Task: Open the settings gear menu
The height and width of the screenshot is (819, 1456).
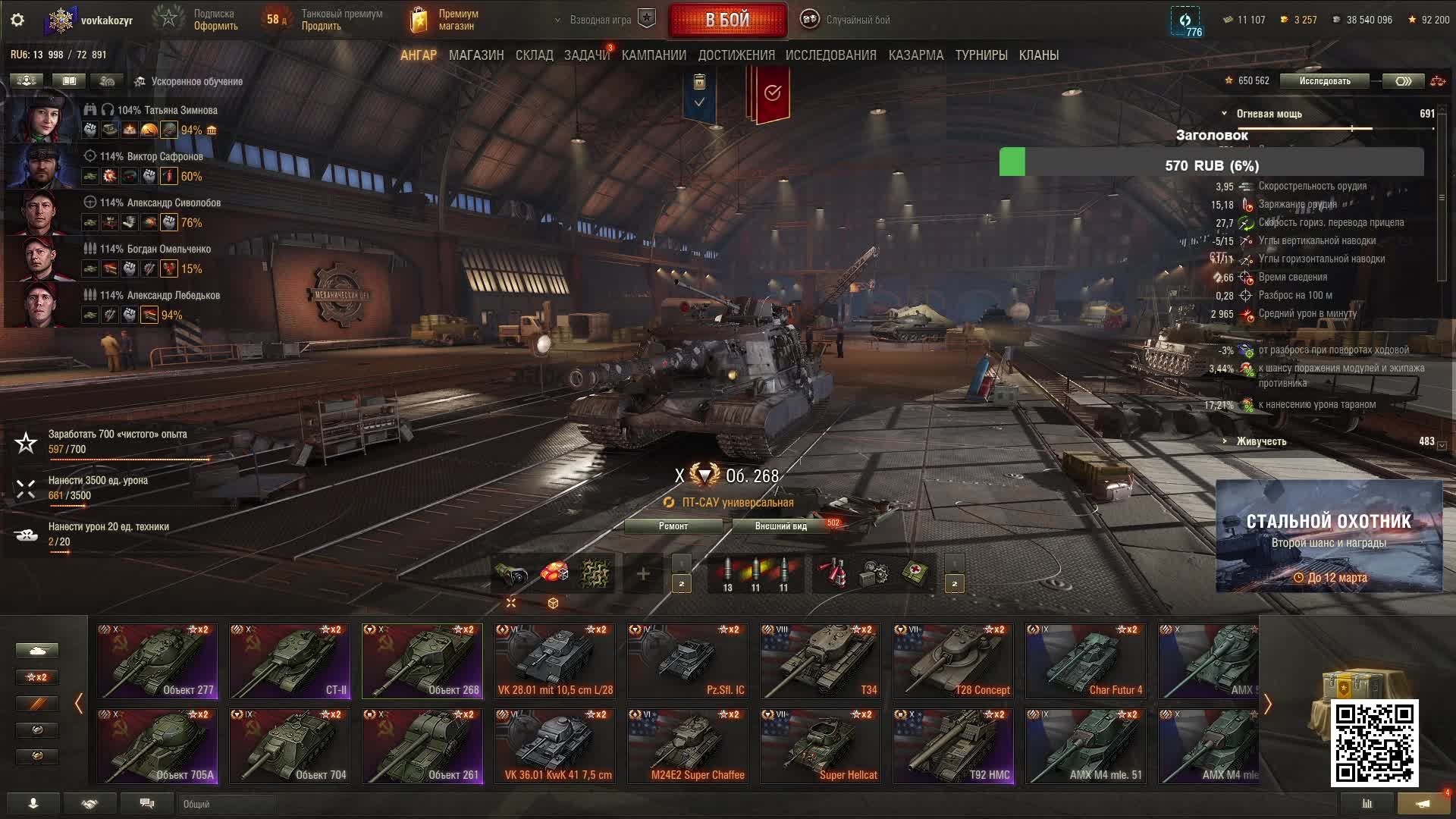Action: [x=17, y=20]
